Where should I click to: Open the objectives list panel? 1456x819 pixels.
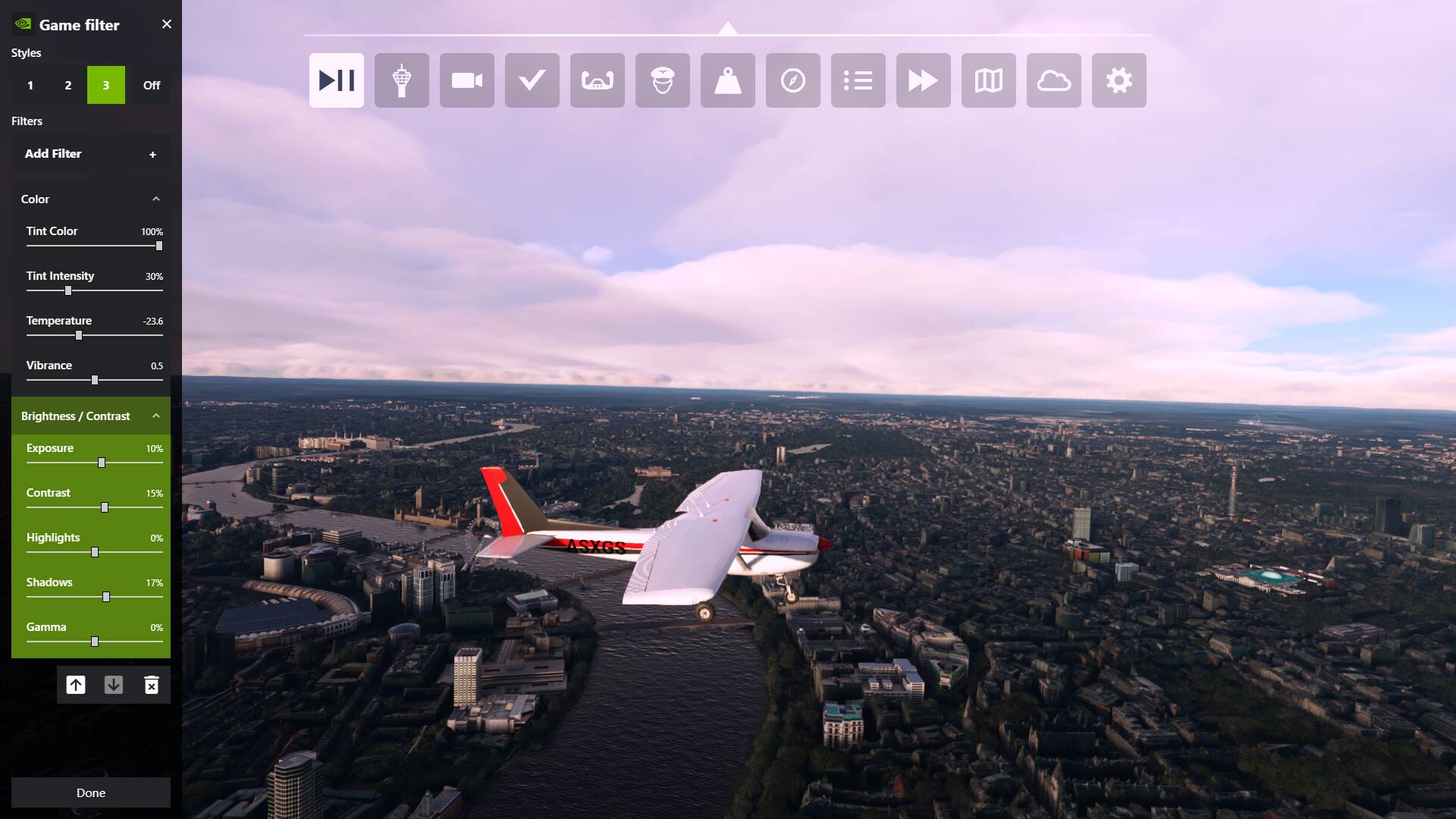coord(858,80)
